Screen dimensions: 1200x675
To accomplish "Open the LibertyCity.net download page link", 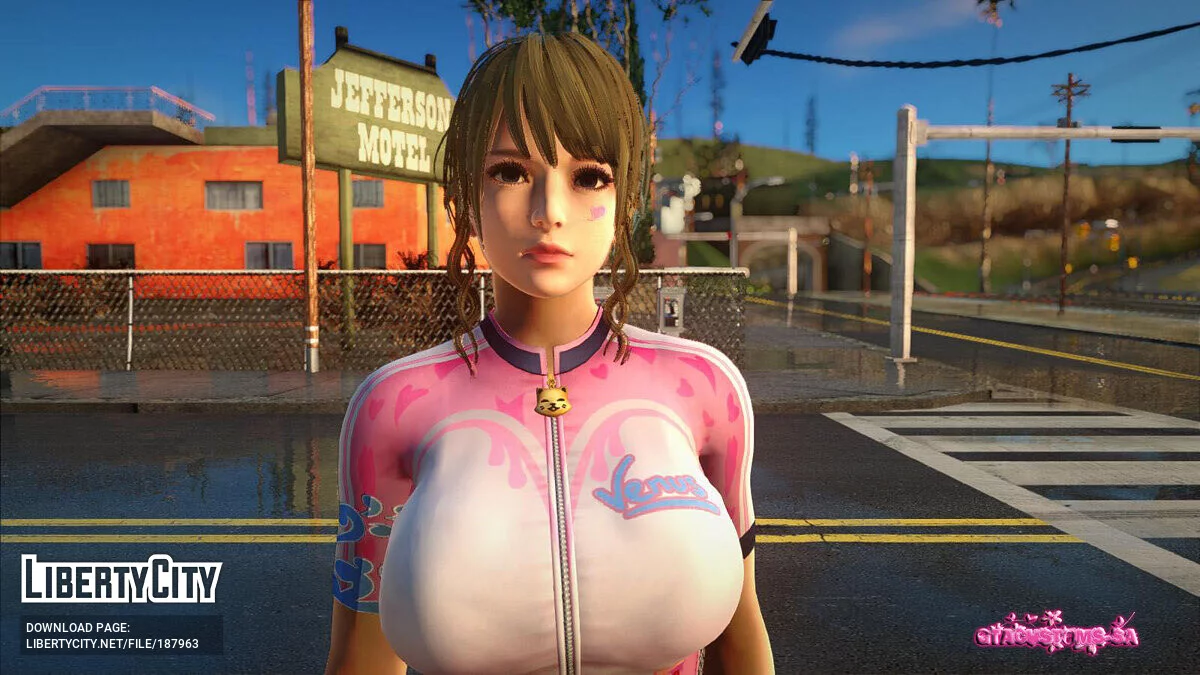I will [112, 643].
